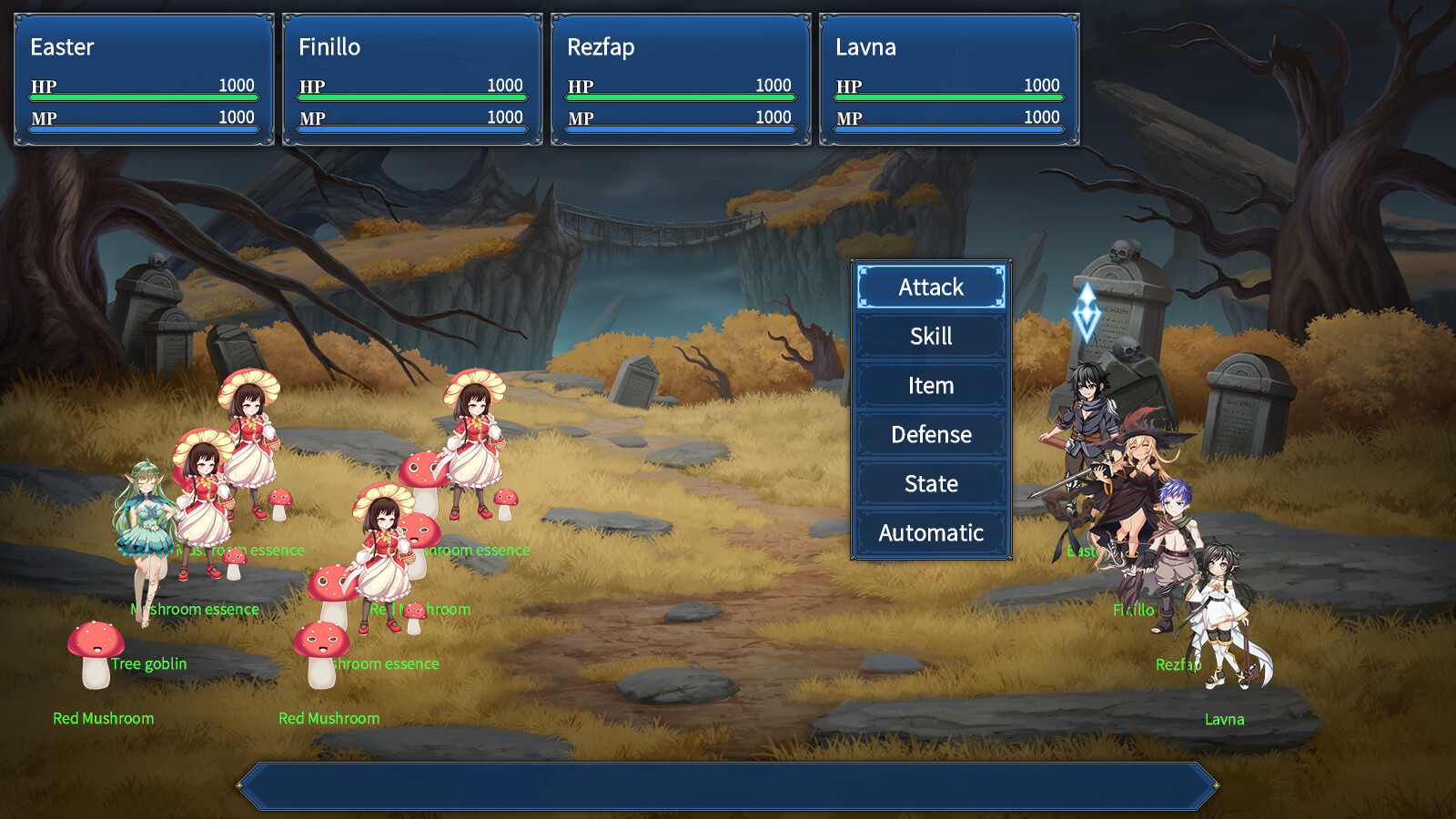The height and width of the screenshot is (819, 1456).
Task: Select Finillo's status panel
Action: (410, 77)
